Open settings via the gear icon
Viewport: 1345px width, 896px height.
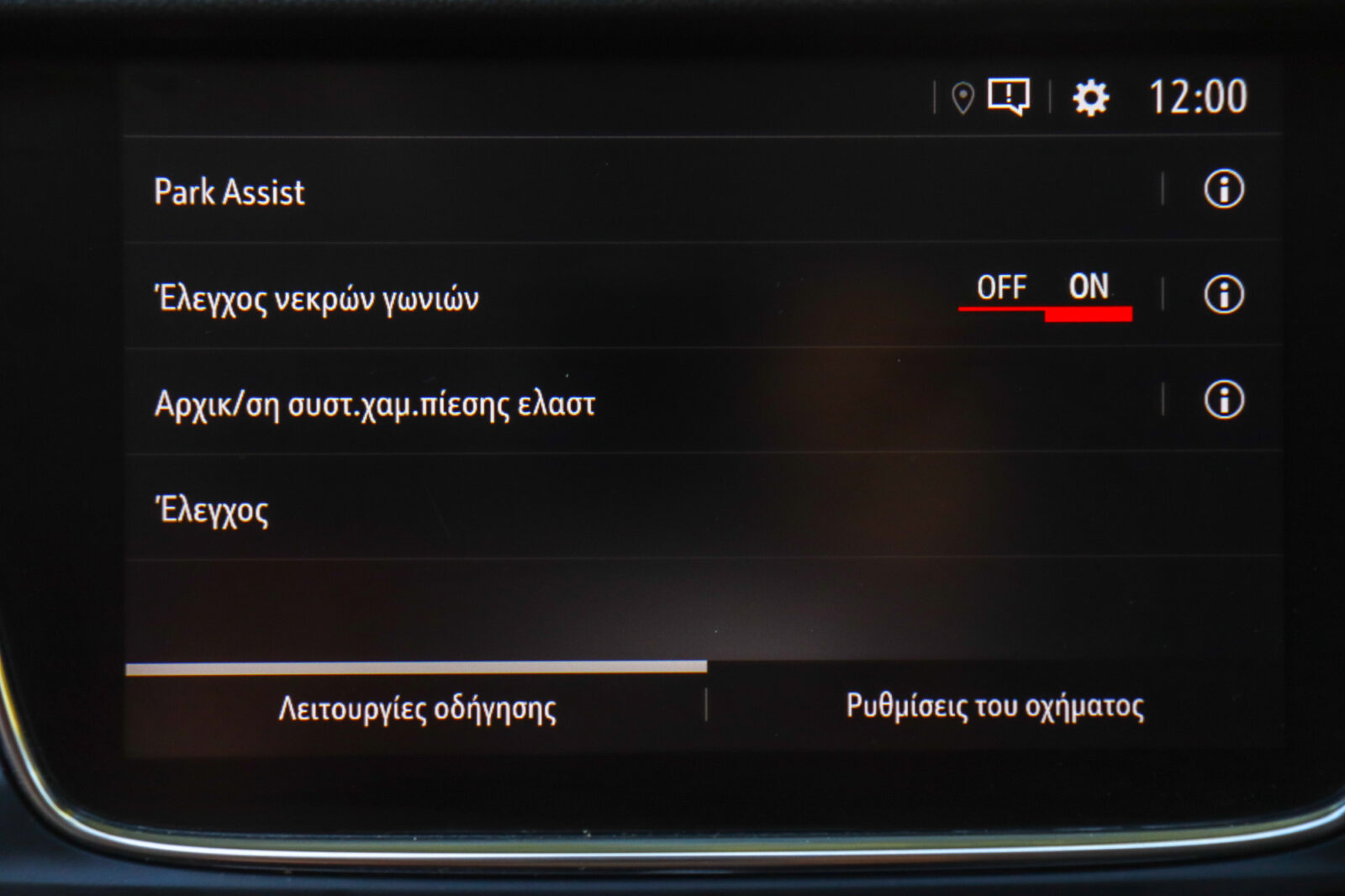click(x=1090, y=98)
